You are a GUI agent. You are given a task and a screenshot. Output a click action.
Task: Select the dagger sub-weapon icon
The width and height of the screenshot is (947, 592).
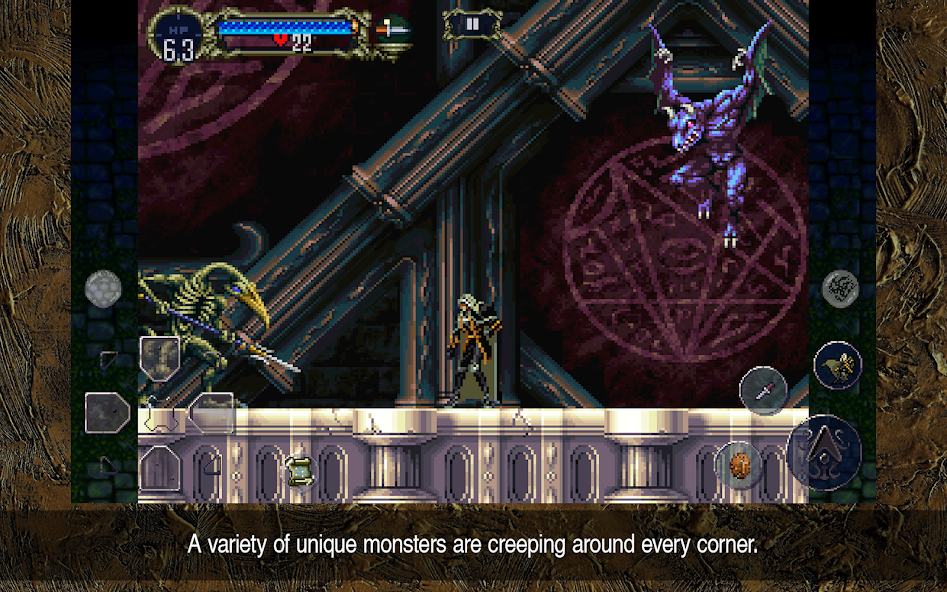393,30
